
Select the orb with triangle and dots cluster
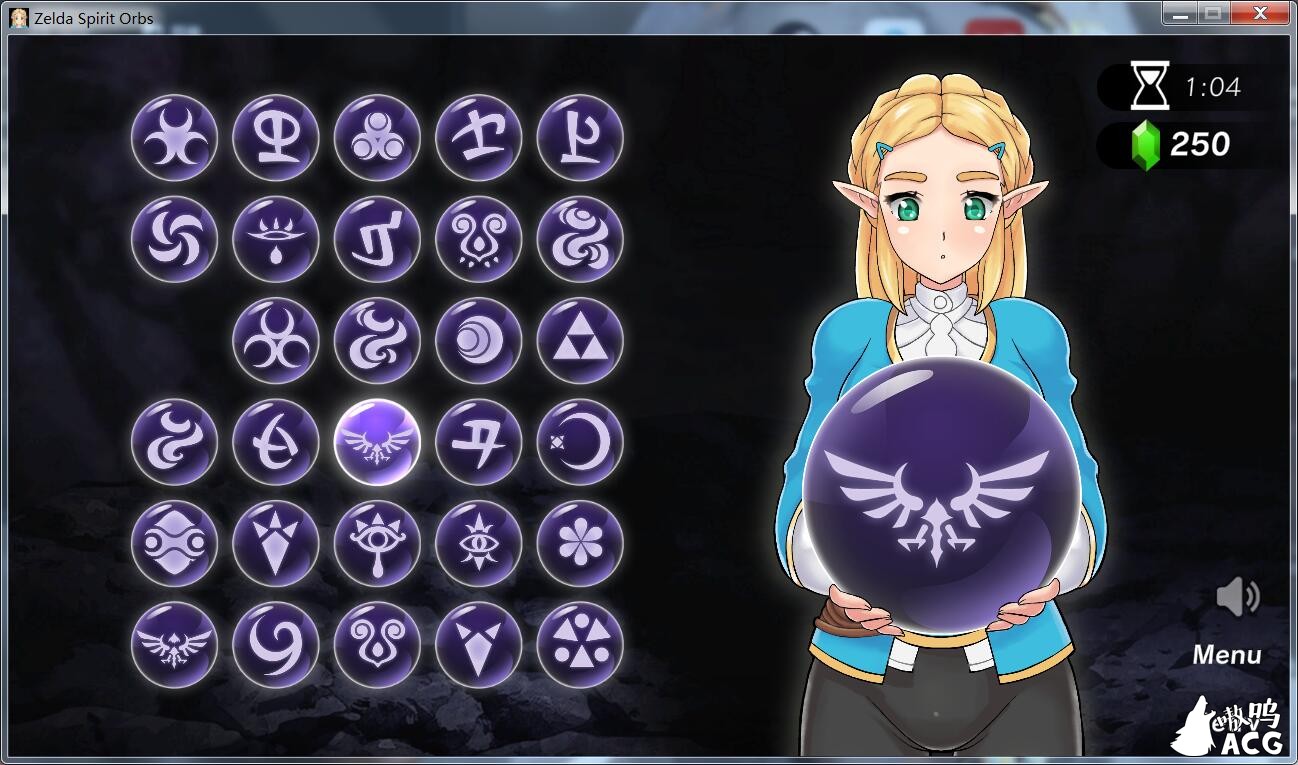click(578, 645)
